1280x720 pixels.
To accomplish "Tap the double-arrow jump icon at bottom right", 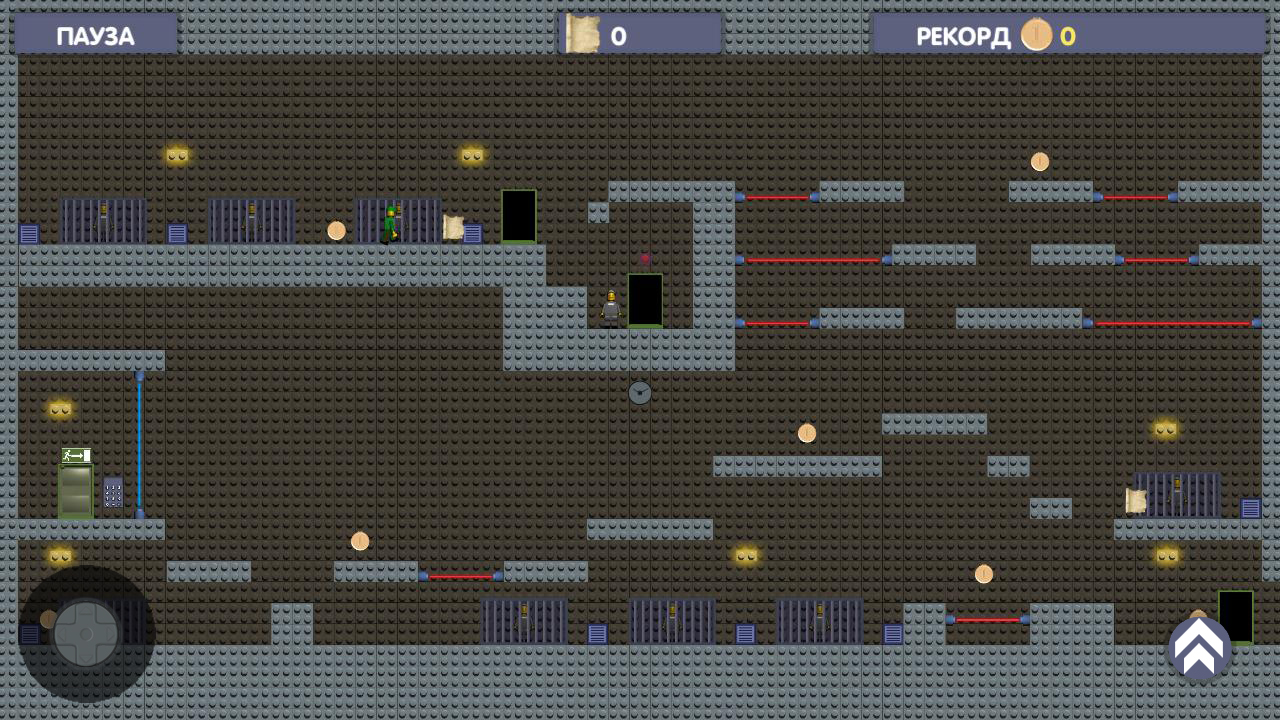I will [x=1199, y=649].
